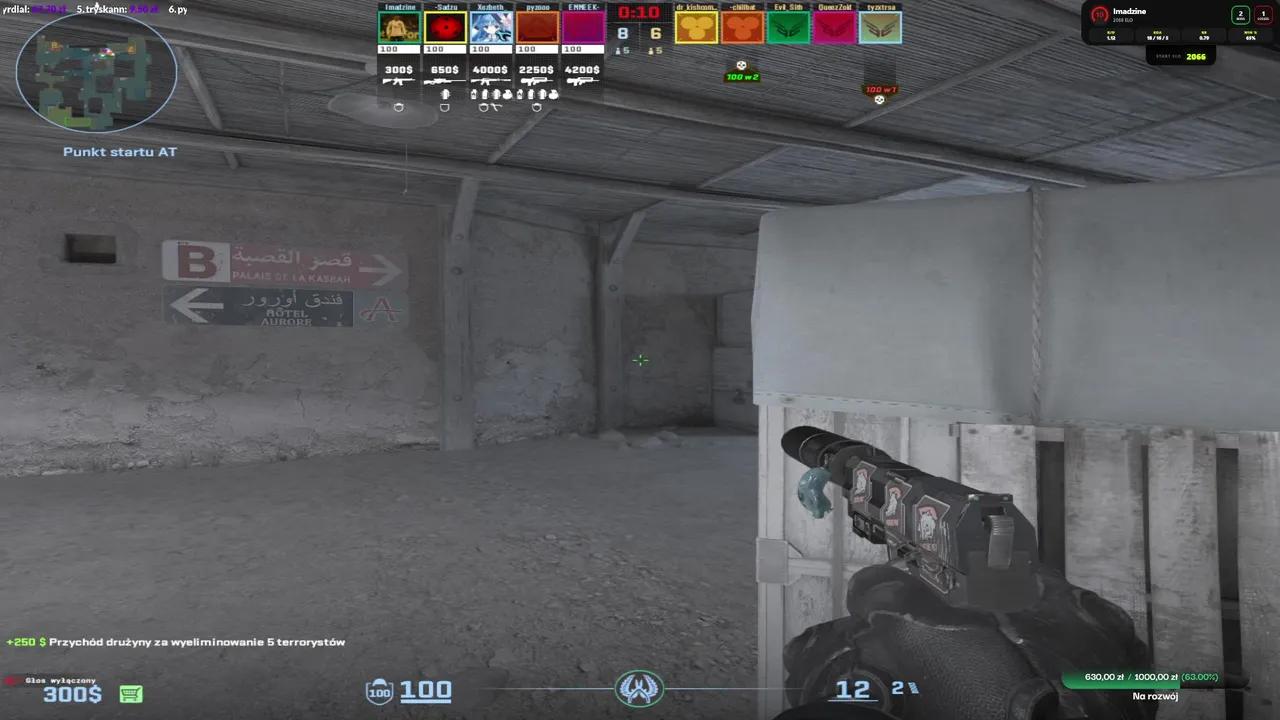The width and height of the screenshot is (1280, 720).
Task: Click the armor shield icon showing 100
Action: point(380,690)
